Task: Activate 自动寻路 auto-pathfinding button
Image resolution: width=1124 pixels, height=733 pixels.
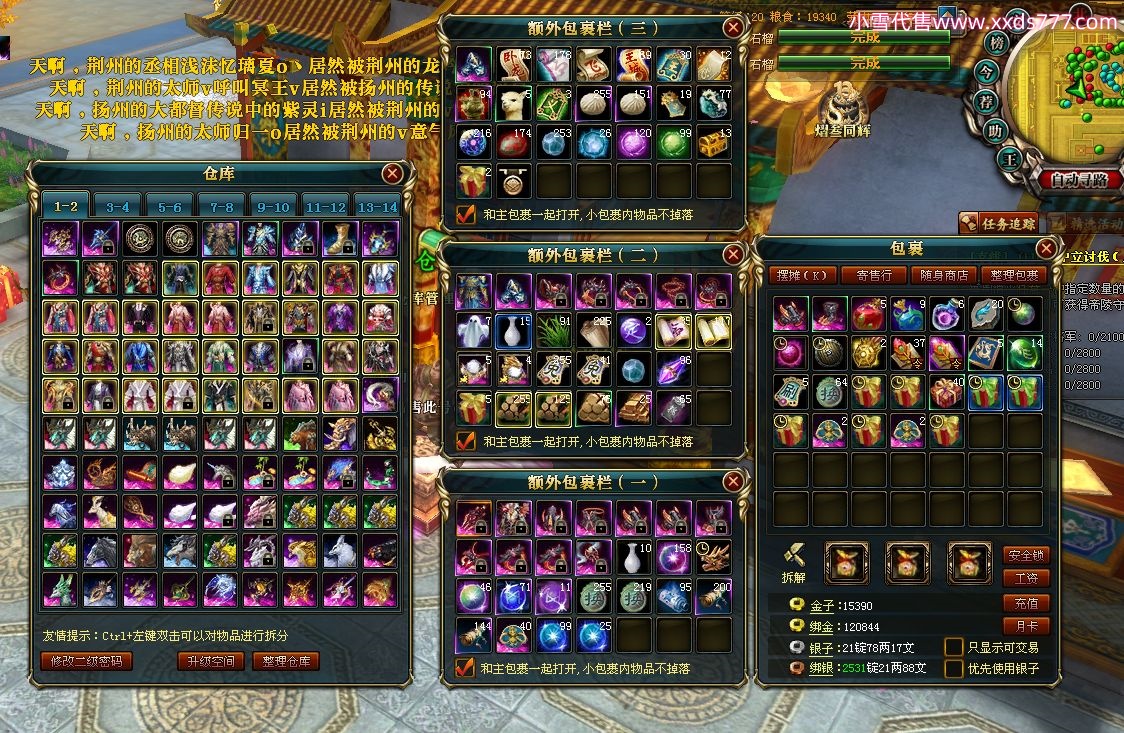Action: click(1079, 180)
